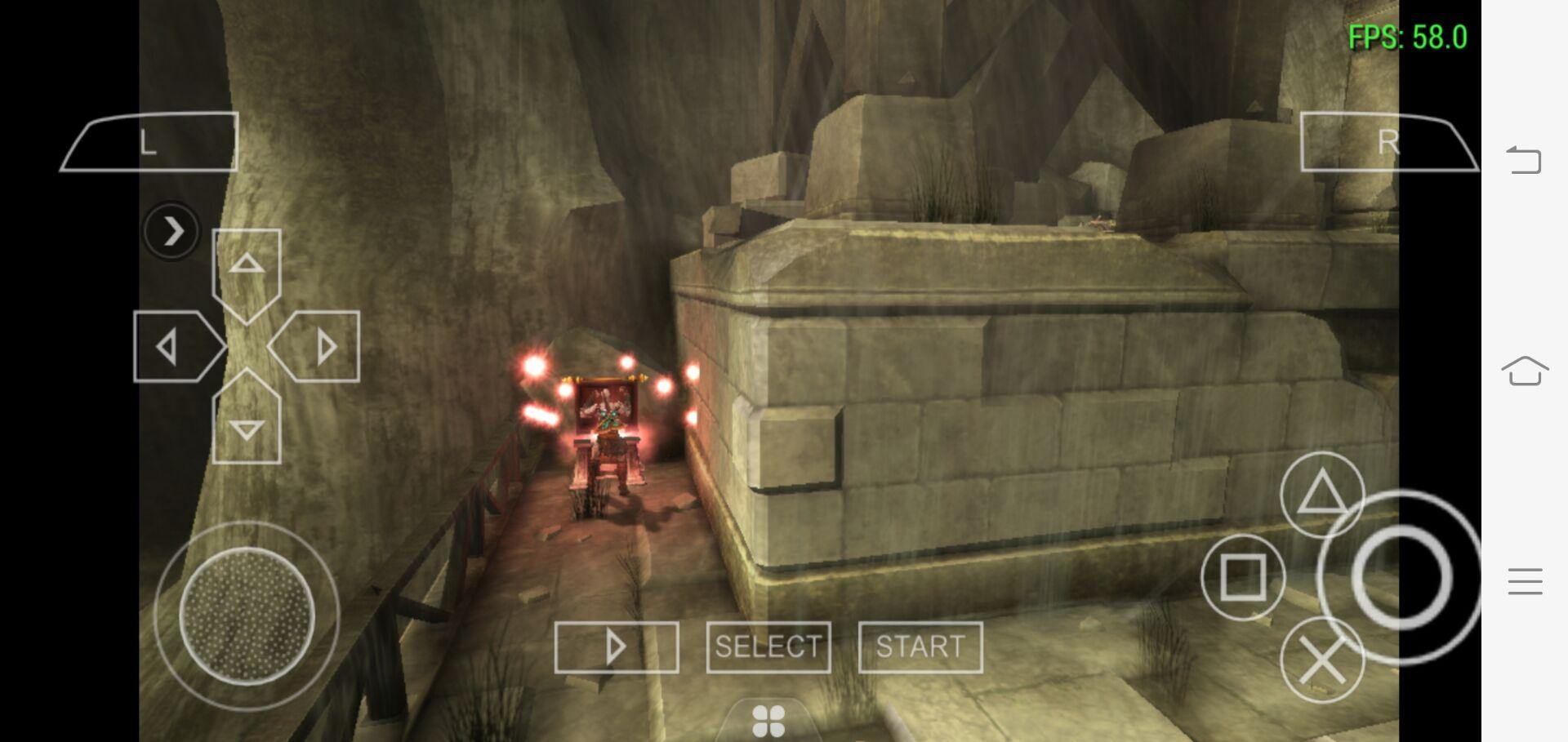Tap the L shoulder button
The height and width of the screenshot is (742, 1568).
150,143
